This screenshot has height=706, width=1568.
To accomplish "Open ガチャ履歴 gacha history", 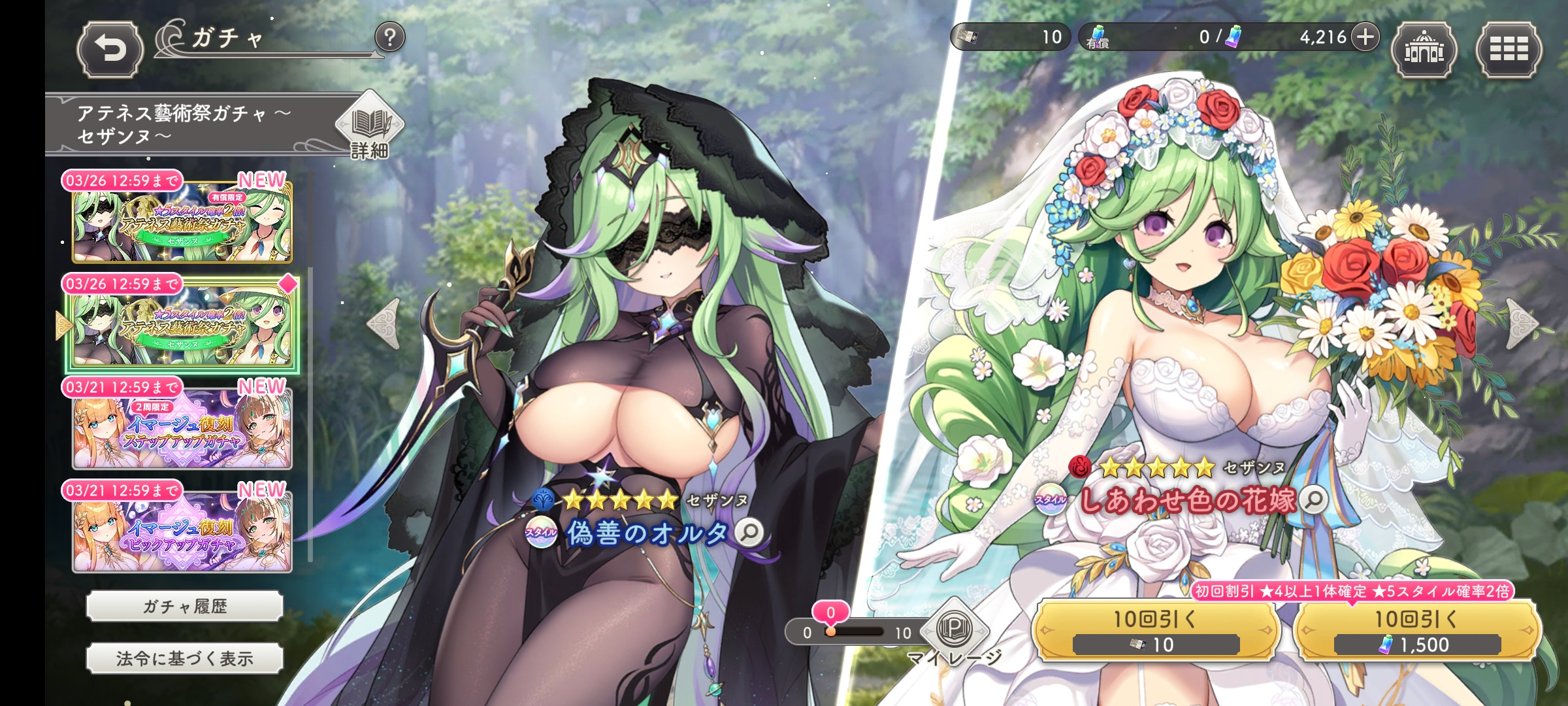I will (x=184, y=607).
